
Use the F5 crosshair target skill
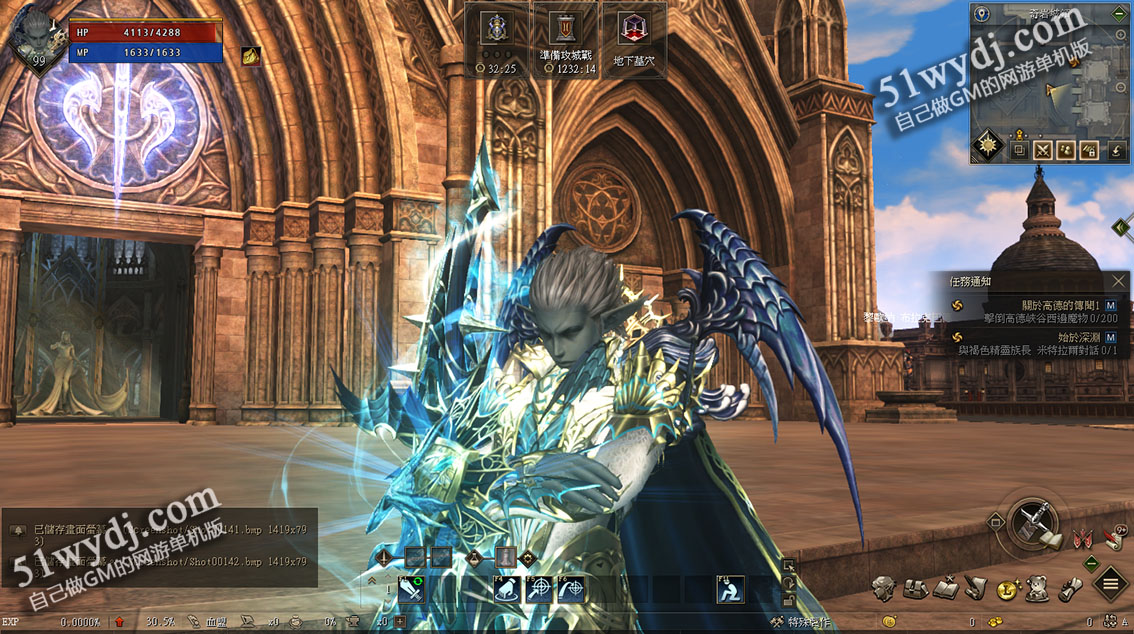(539, 590)
